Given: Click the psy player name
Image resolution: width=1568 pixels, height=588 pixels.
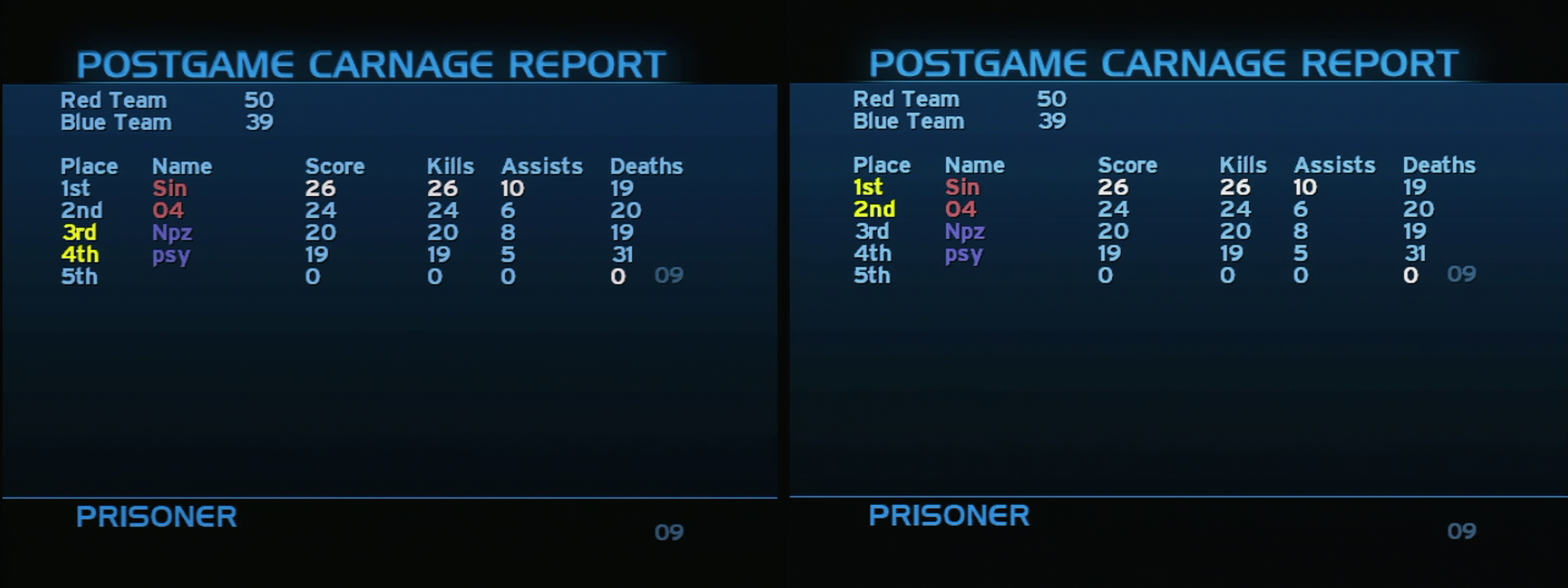Looking at the screenshot, I should (171, 256).
